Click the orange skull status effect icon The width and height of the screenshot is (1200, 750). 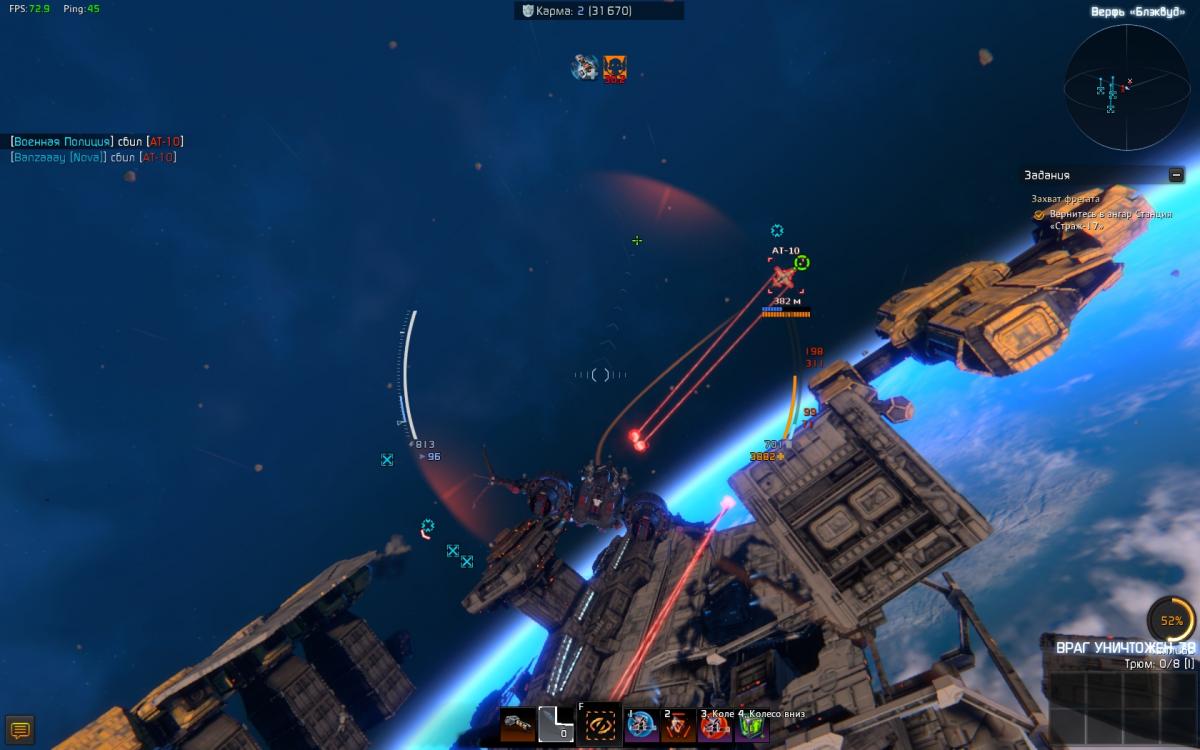click(614, 68)
